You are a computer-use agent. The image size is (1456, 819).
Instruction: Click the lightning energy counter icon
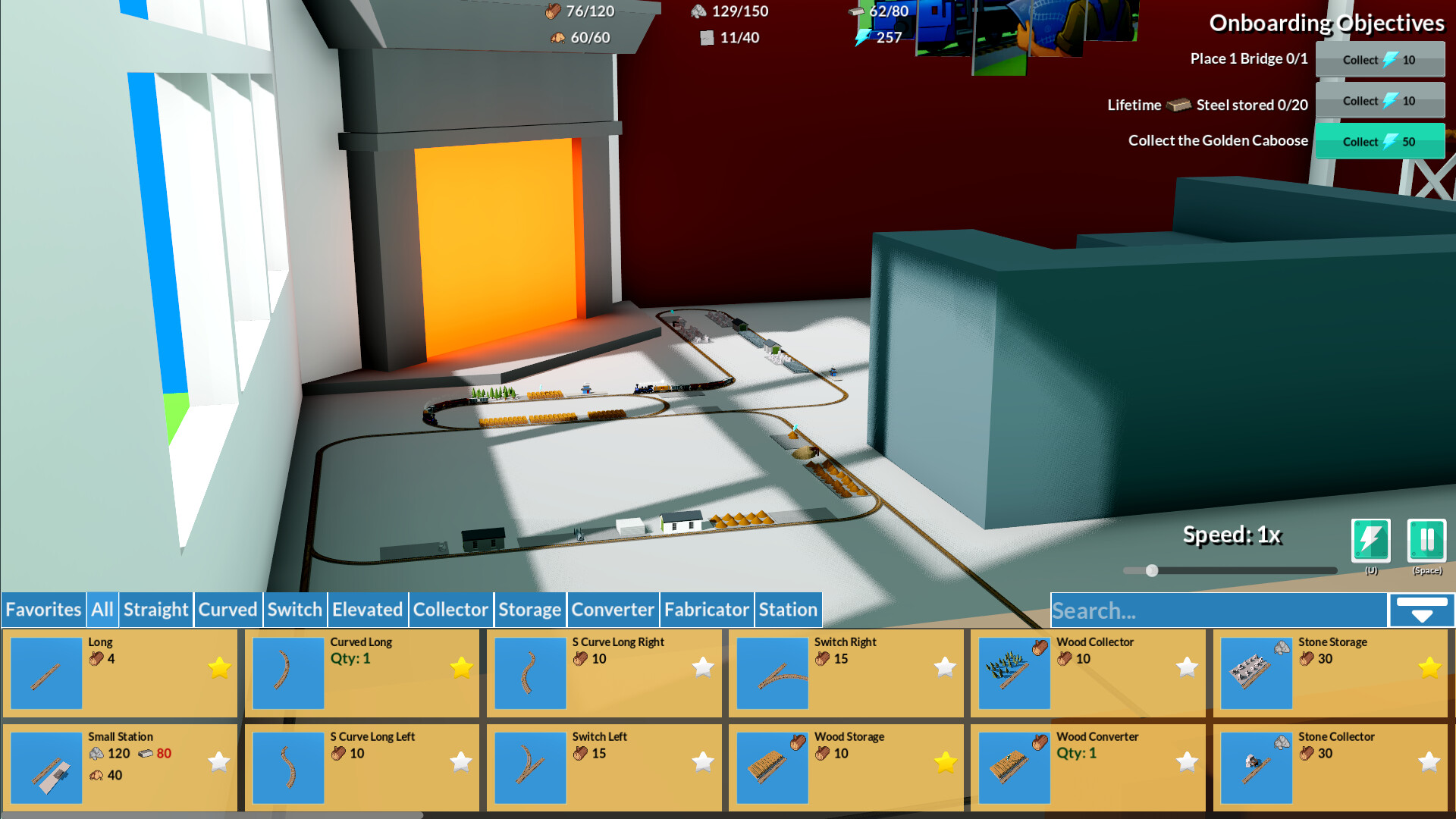[x=861, y=36]
